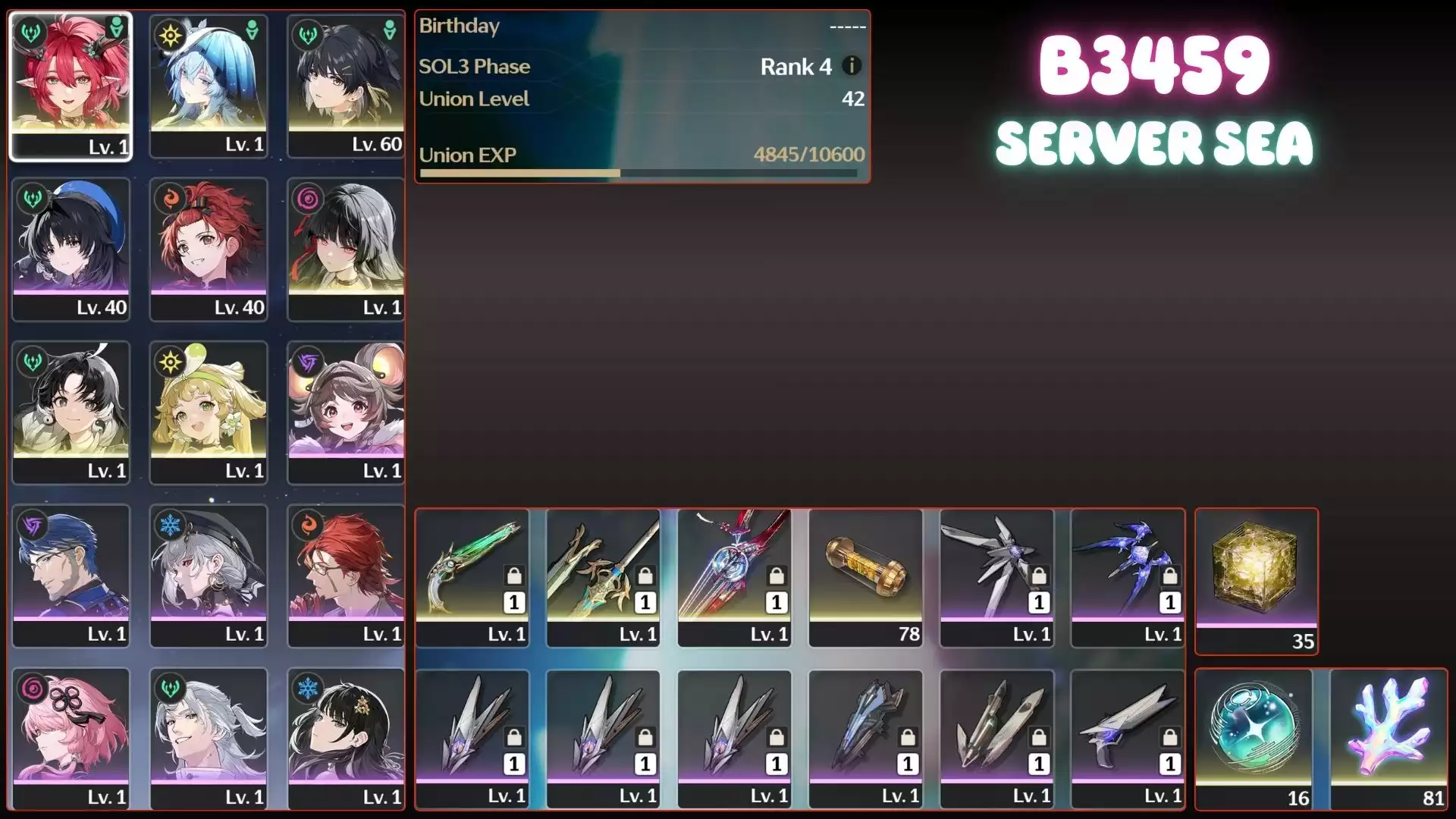Viewport: 1456px width, 819px height.
Task: Select the starry blue gauntlets weapon
Action: [x=1127, y=576]
